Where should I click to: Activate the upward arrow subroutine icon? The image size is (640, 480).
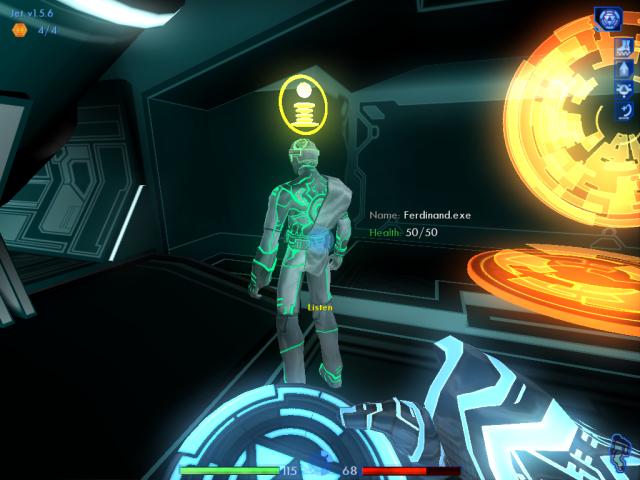click(x=624, y=69)
